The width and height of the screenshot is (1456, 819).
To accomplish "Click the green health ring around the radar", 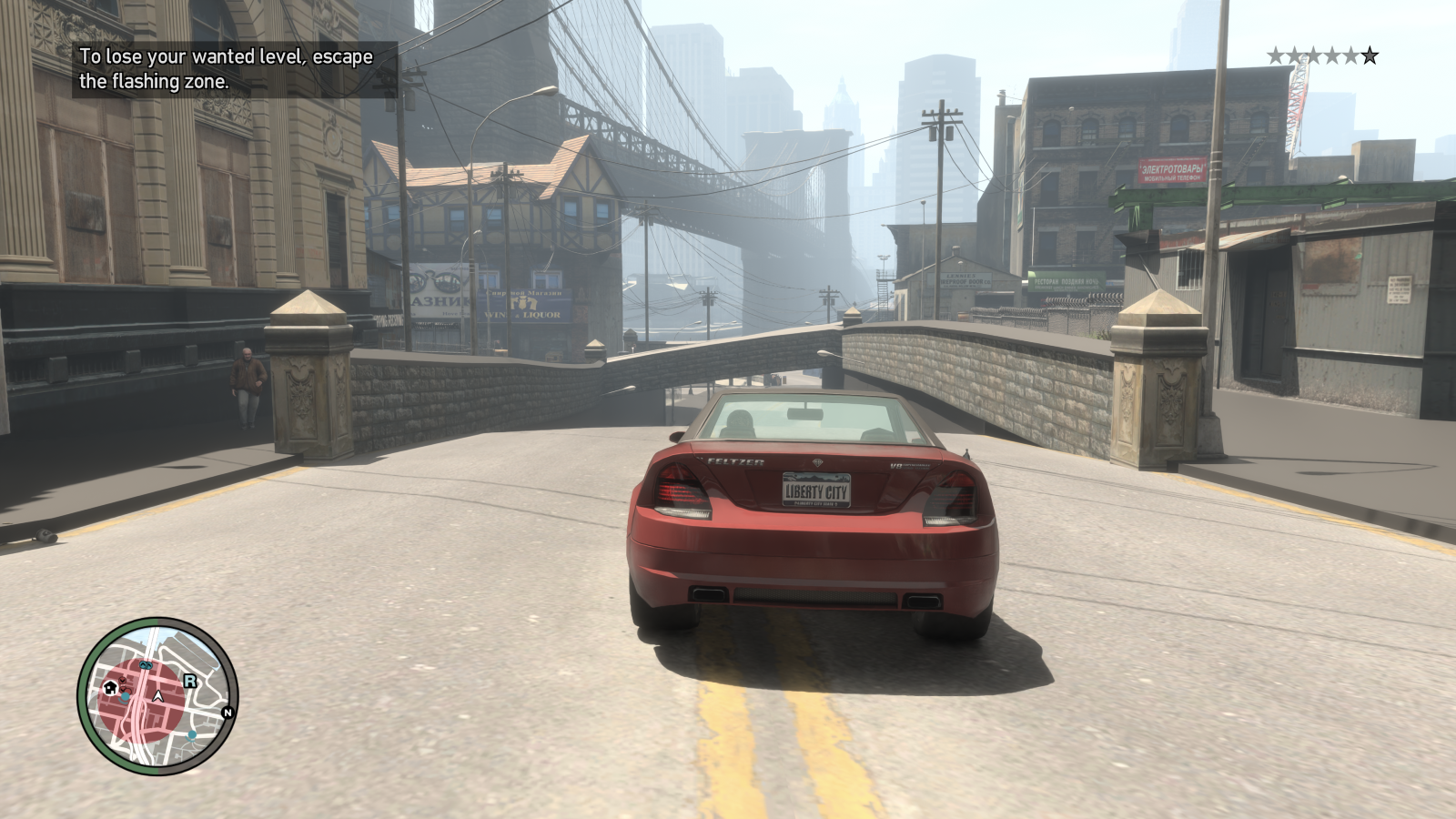I will tap(88, 697).
